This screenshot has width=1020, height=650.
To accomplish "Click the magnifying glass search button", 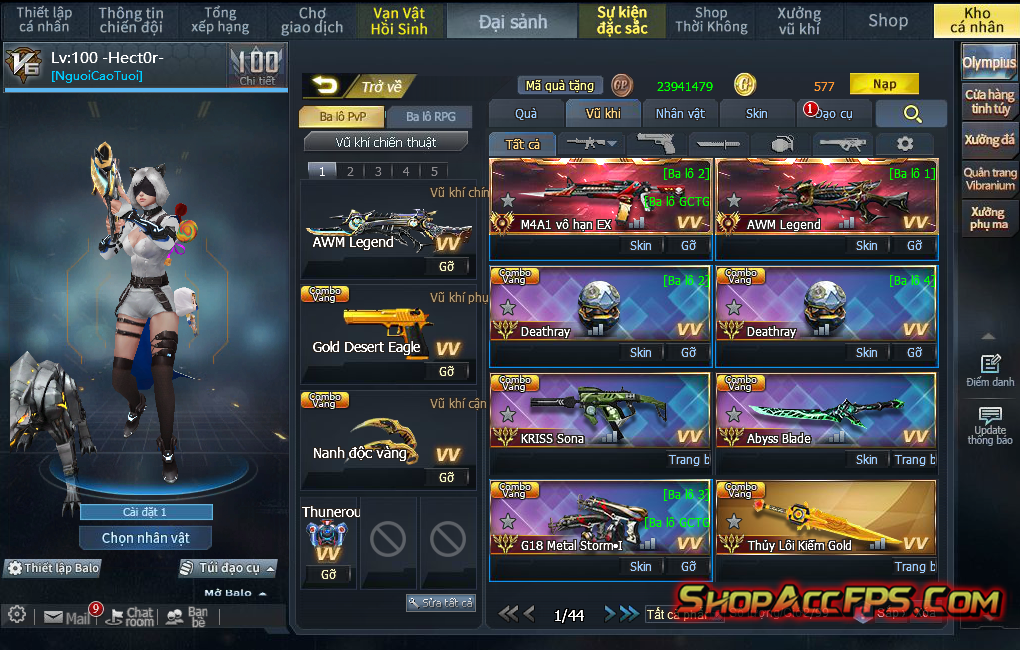I will (911, 114).
